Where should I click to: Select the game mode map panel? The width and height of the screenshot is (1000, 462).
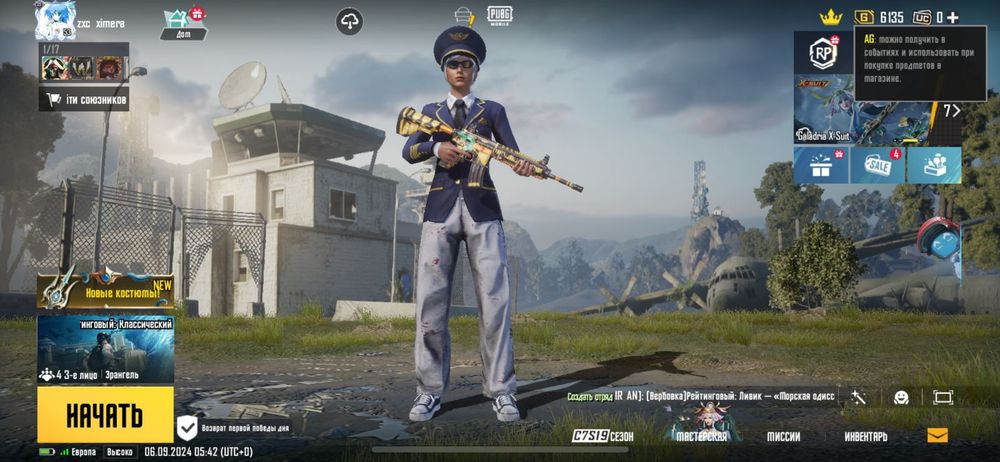point(105,350)
